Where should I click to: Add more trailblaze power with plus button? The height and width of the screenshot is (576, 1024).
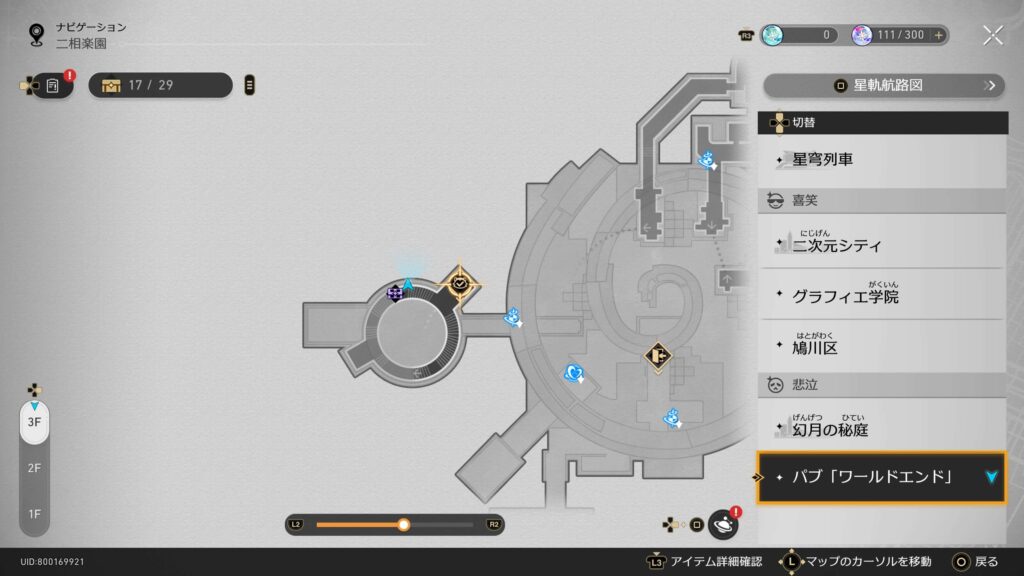pos(938,35)
